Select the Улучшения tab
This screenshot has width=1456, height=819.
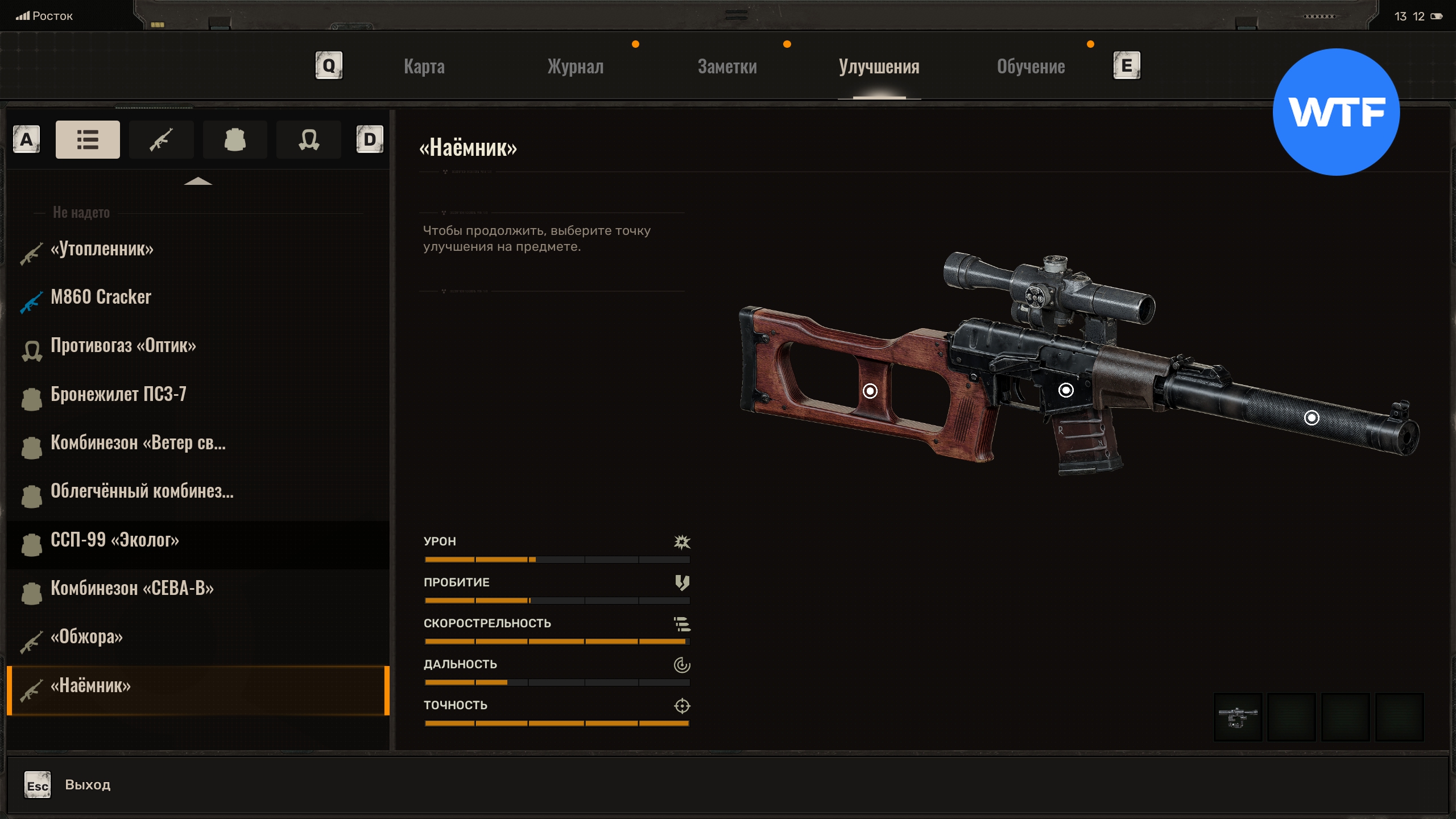(x=879, y=67)
